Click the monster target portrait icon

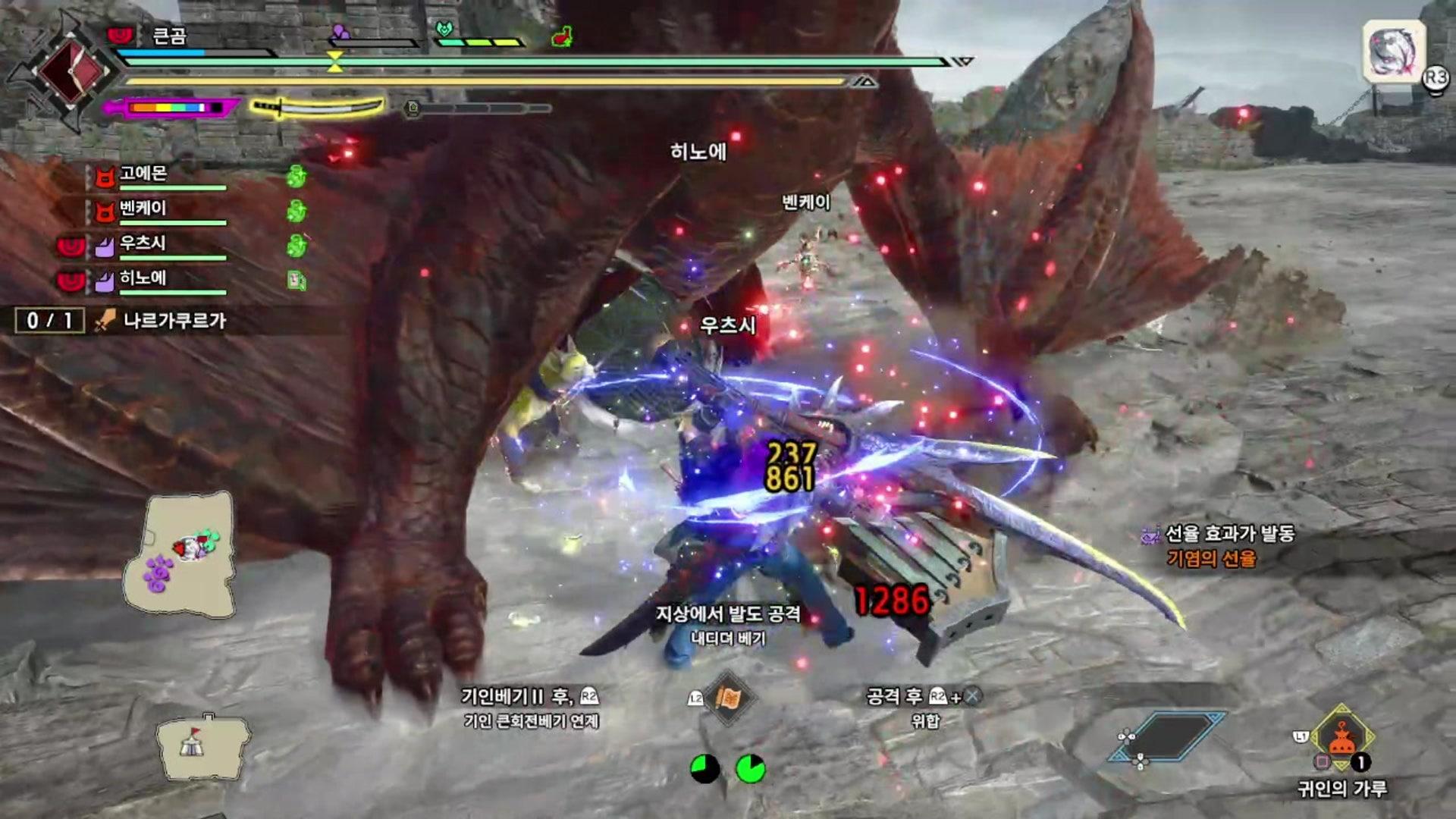pos(1394,52)
